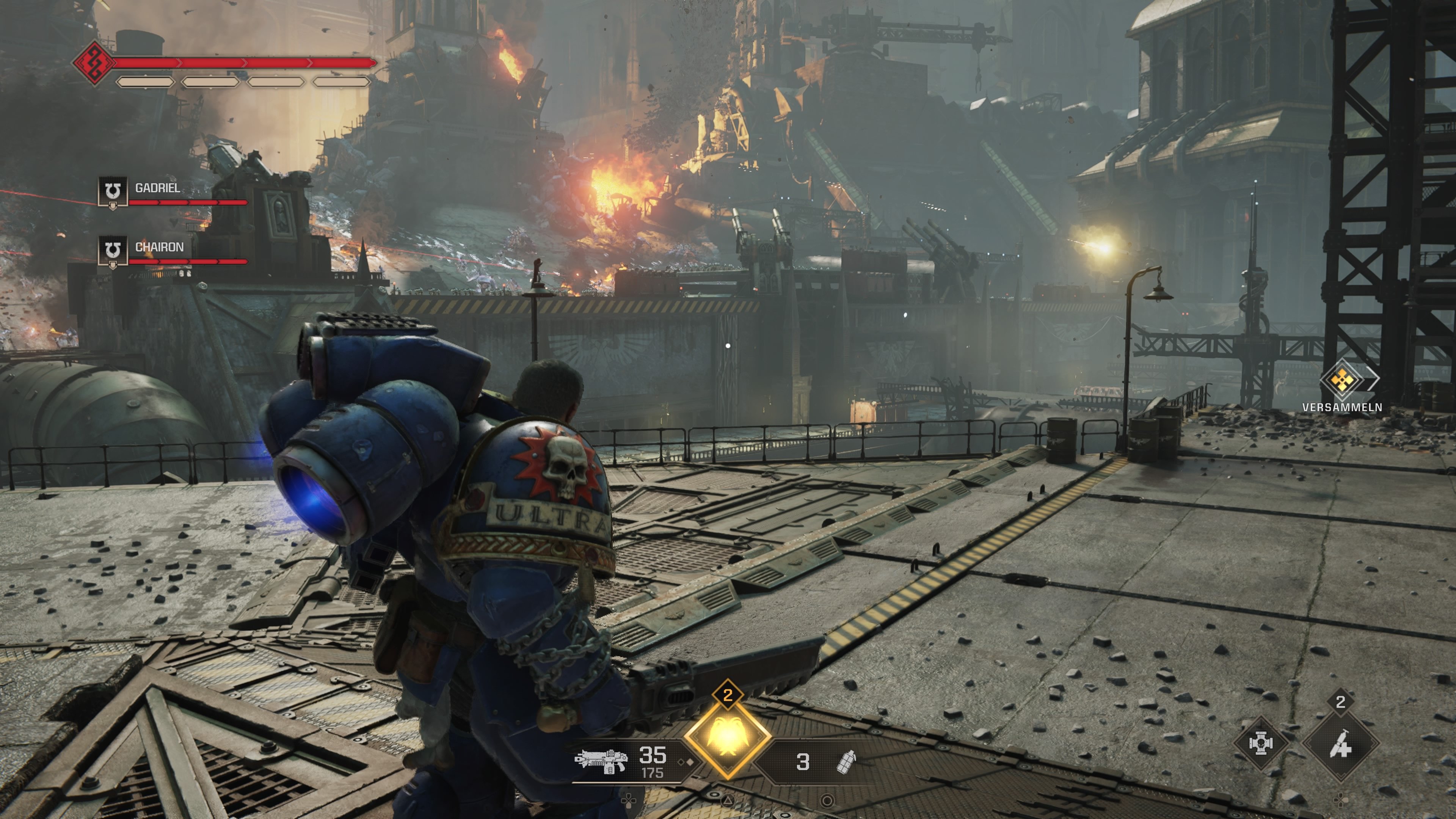Click the krak grenade icon next to the 3
This screenshot has width=1456, height=819.
click(x=843, y=764)
